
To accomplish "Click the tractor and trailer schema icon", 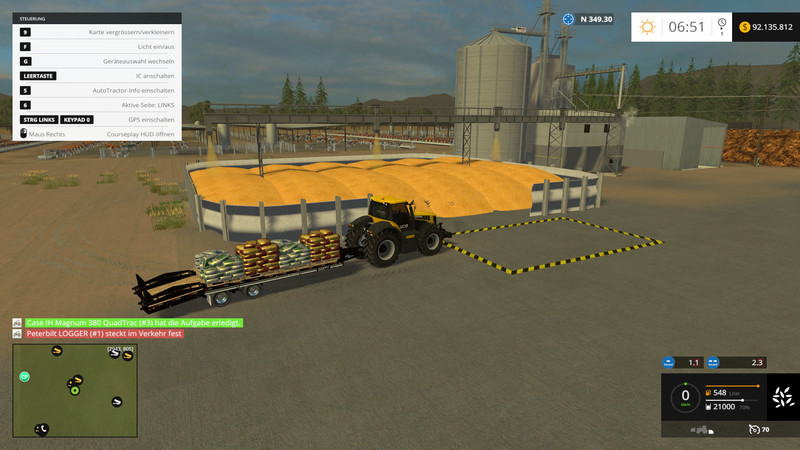I will pos(702,430).
